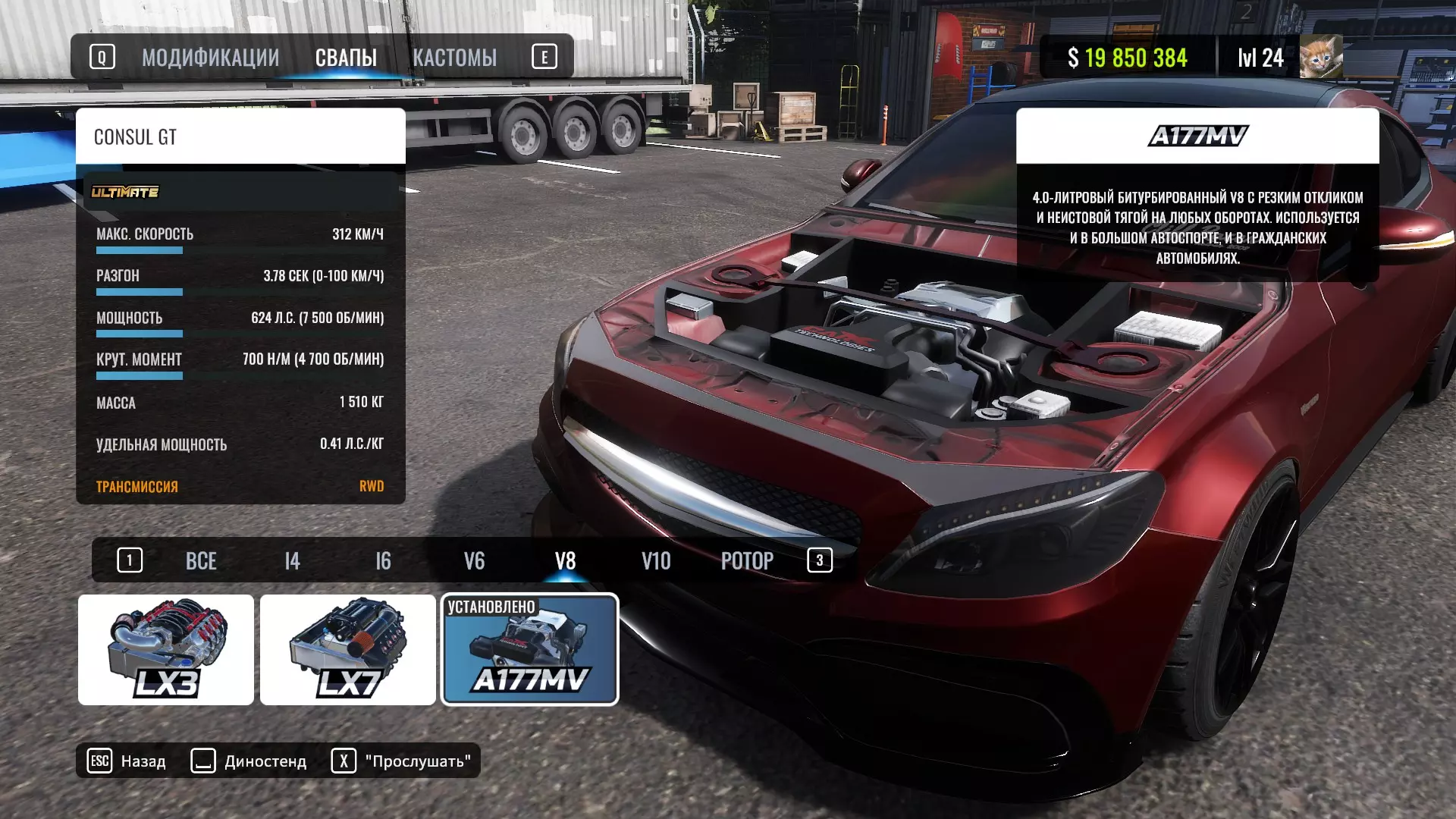The height and width of the screenshot is (819, 1456).
Task: Show the Ротор engine category
Action: pyautogui.click(x=747, y=561)
